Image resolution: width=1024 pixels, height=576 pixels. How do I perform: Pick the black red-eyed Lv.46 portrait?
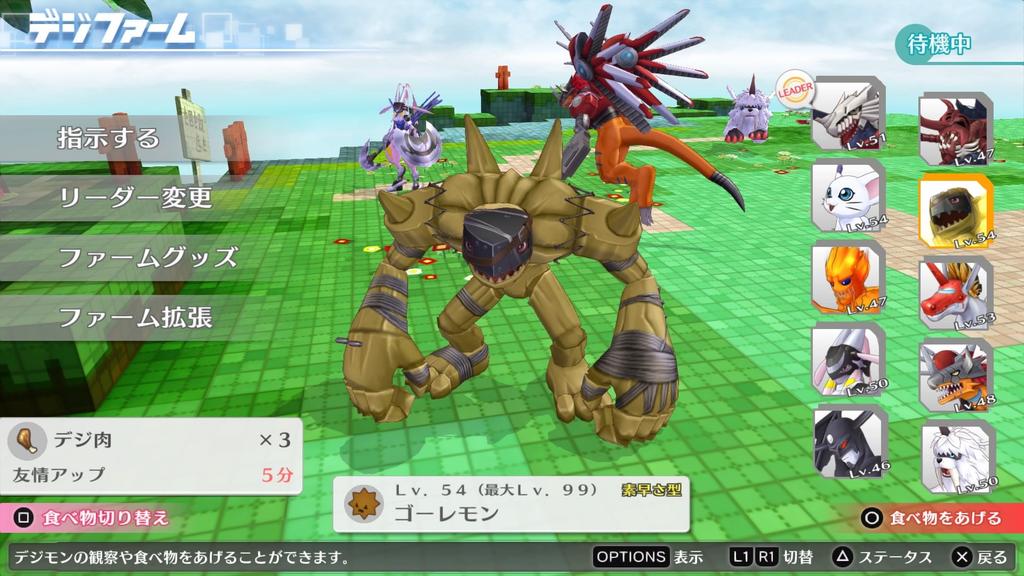pyautogui.click(x=847, y=440)
